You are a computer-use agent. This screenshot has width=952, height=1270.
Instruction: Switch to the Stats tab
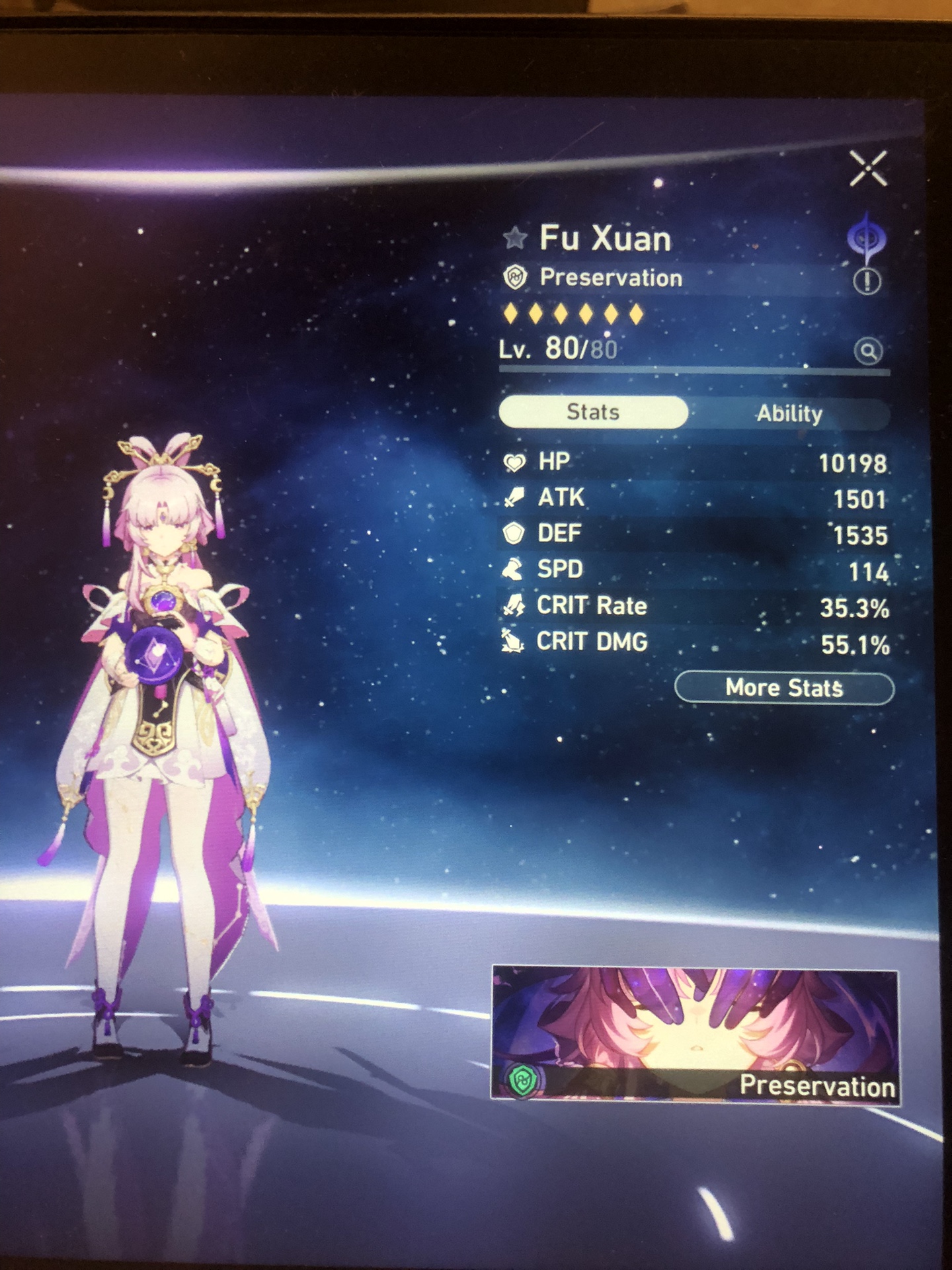[x=592, y=411]
